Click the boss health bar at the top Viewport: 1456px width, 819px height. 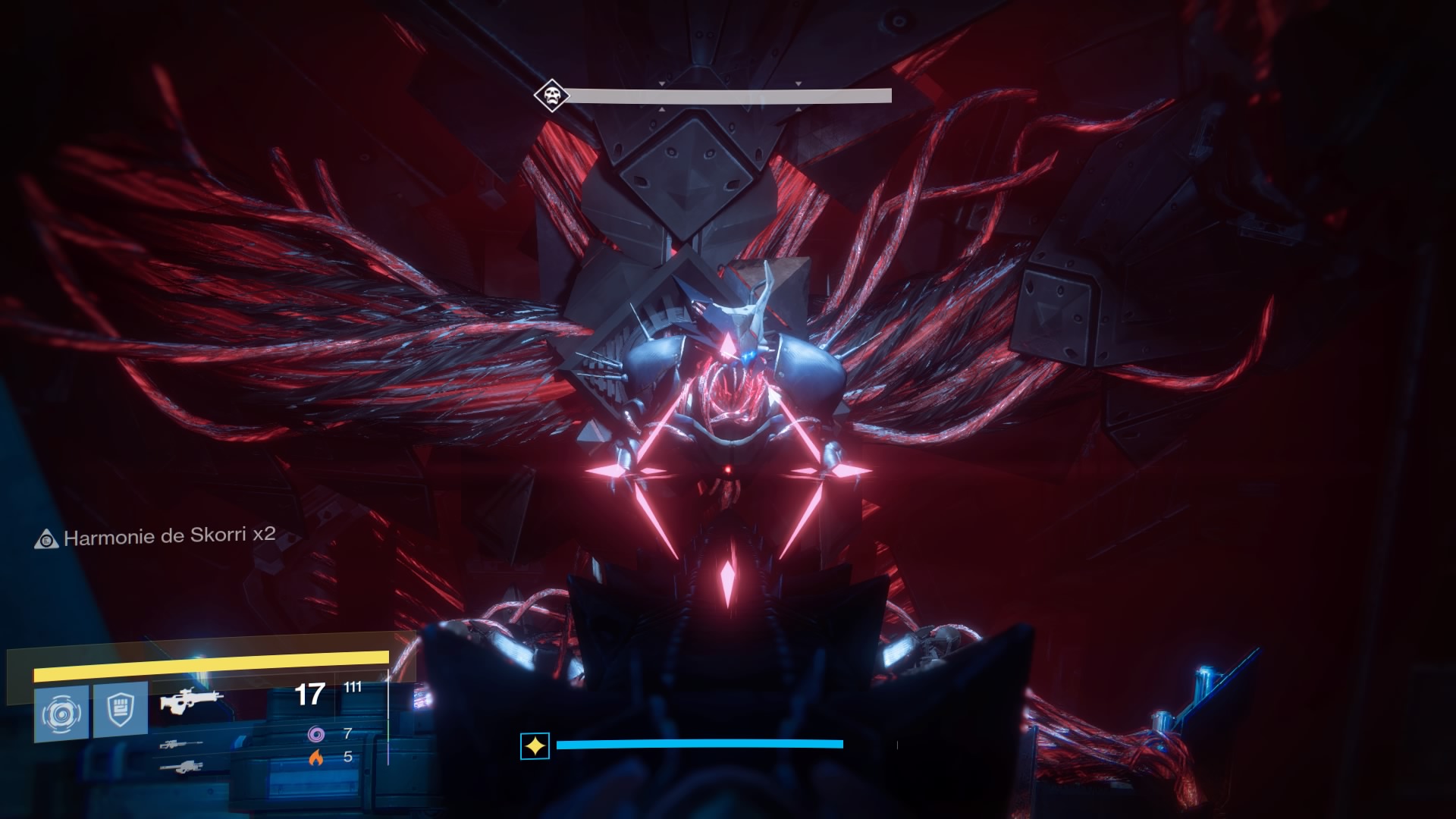pos(728,96)
